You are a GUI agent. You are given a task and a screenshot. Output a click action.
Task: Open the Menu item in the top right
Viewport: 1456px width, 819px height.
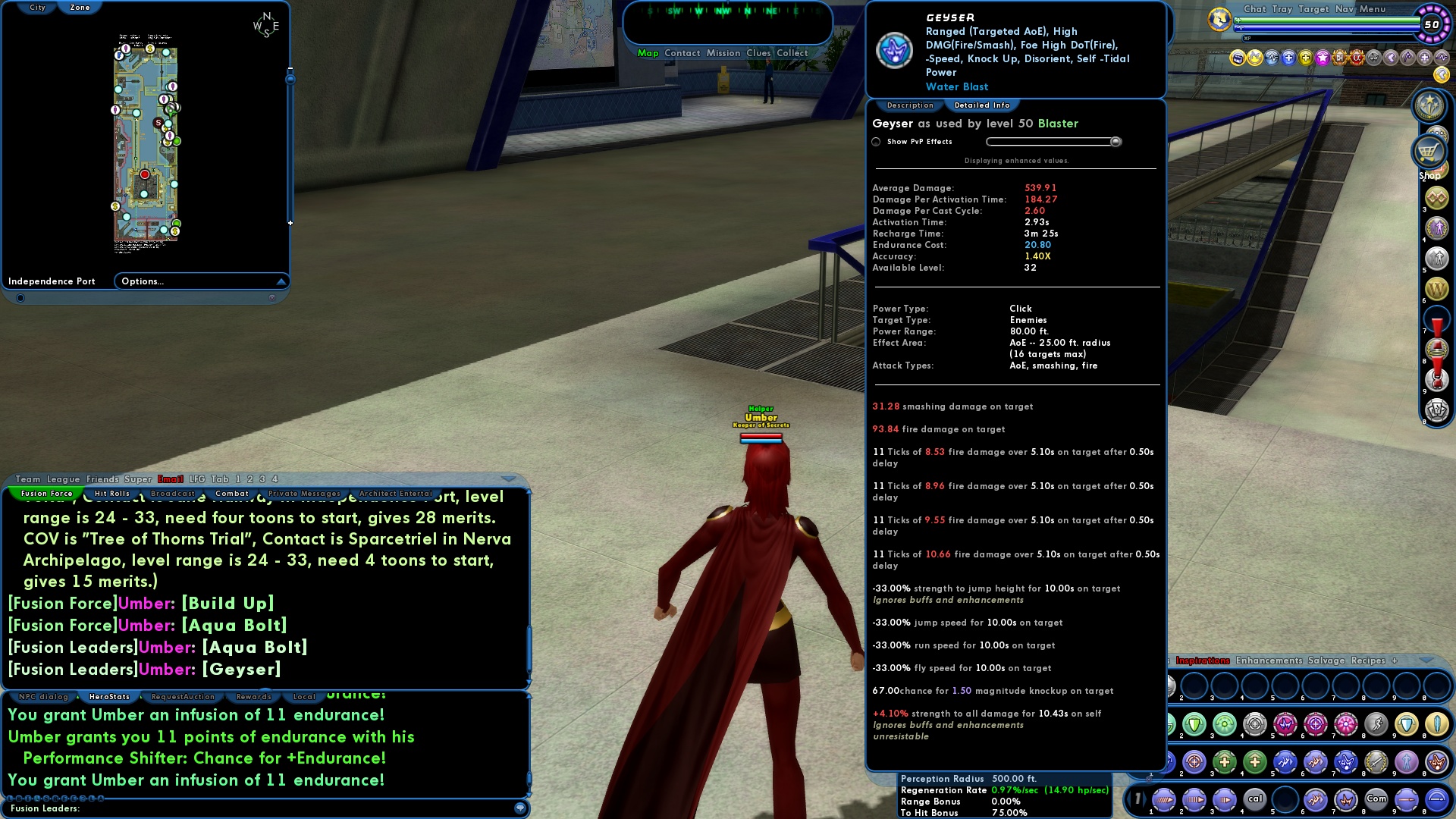pos(1373,9)
